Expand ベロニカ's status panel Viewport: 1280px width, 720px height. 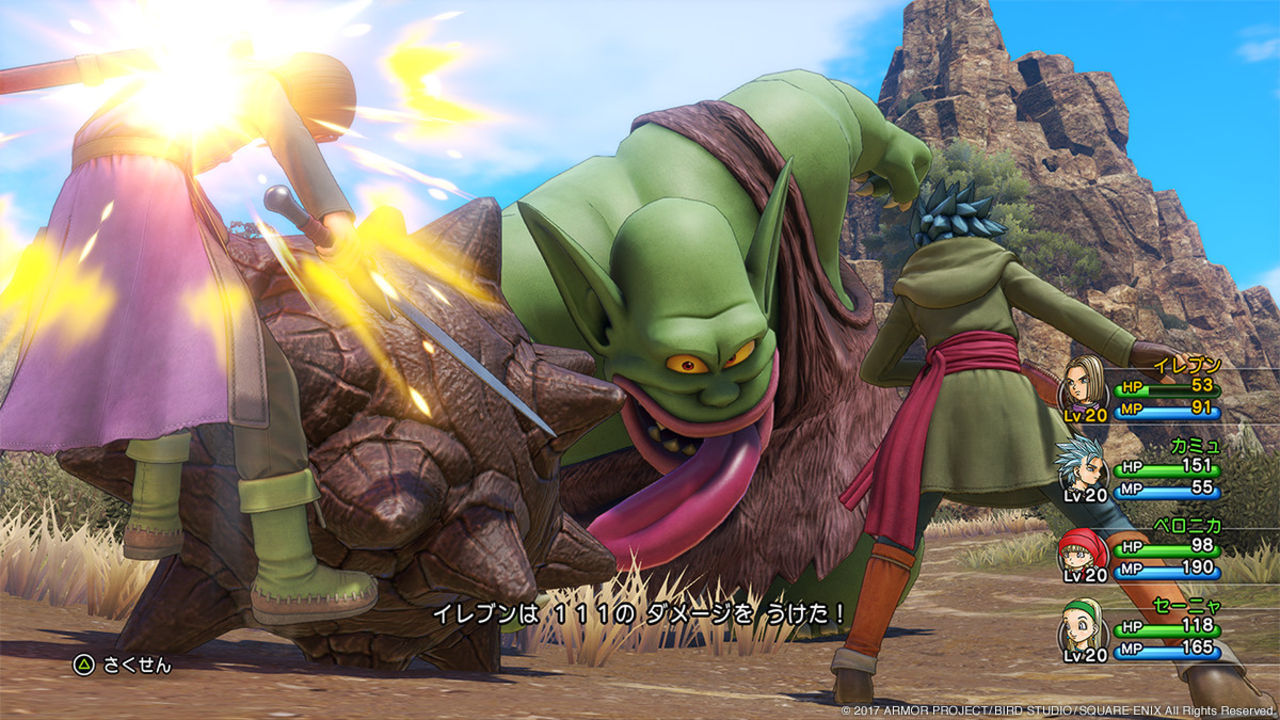1150,550
